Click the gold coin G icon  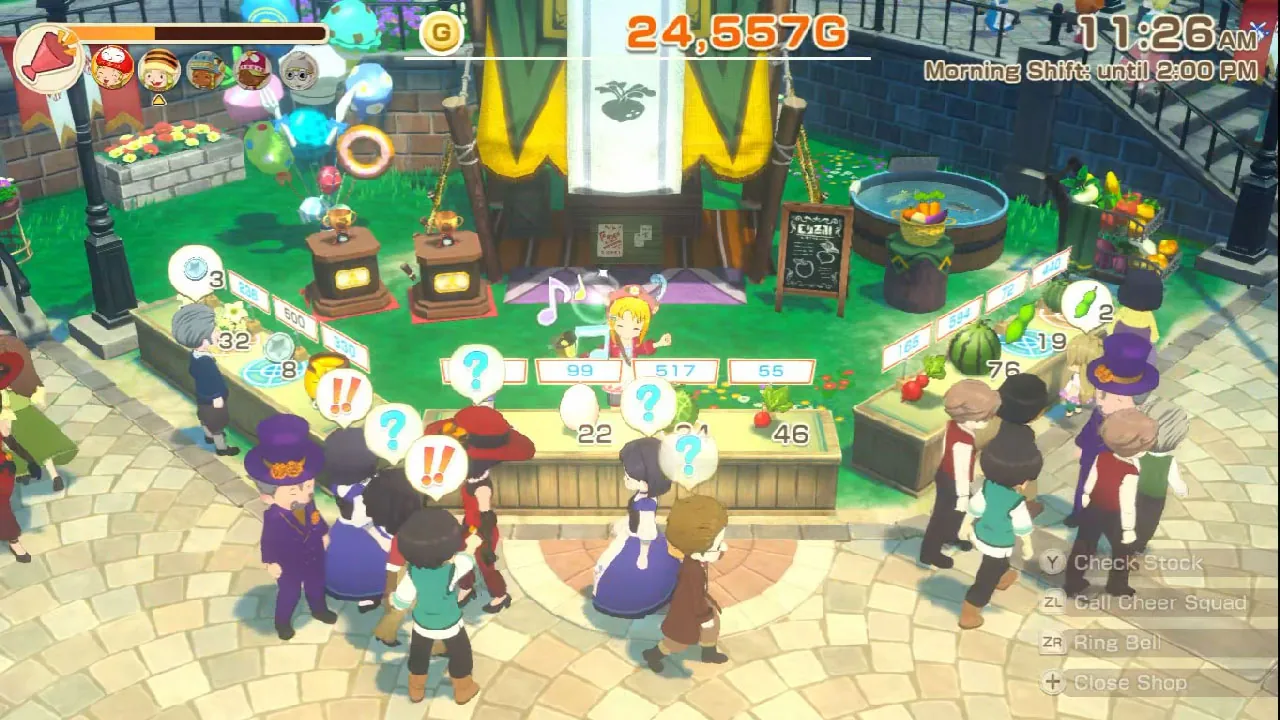pyautogui.click(x=440, y=32)
